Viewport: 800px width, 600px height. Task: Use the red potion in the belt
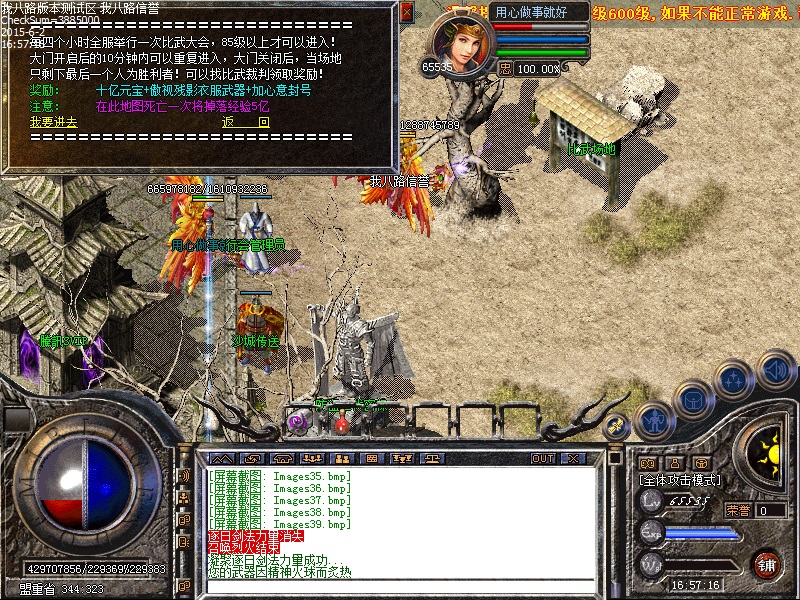point(341,423)
